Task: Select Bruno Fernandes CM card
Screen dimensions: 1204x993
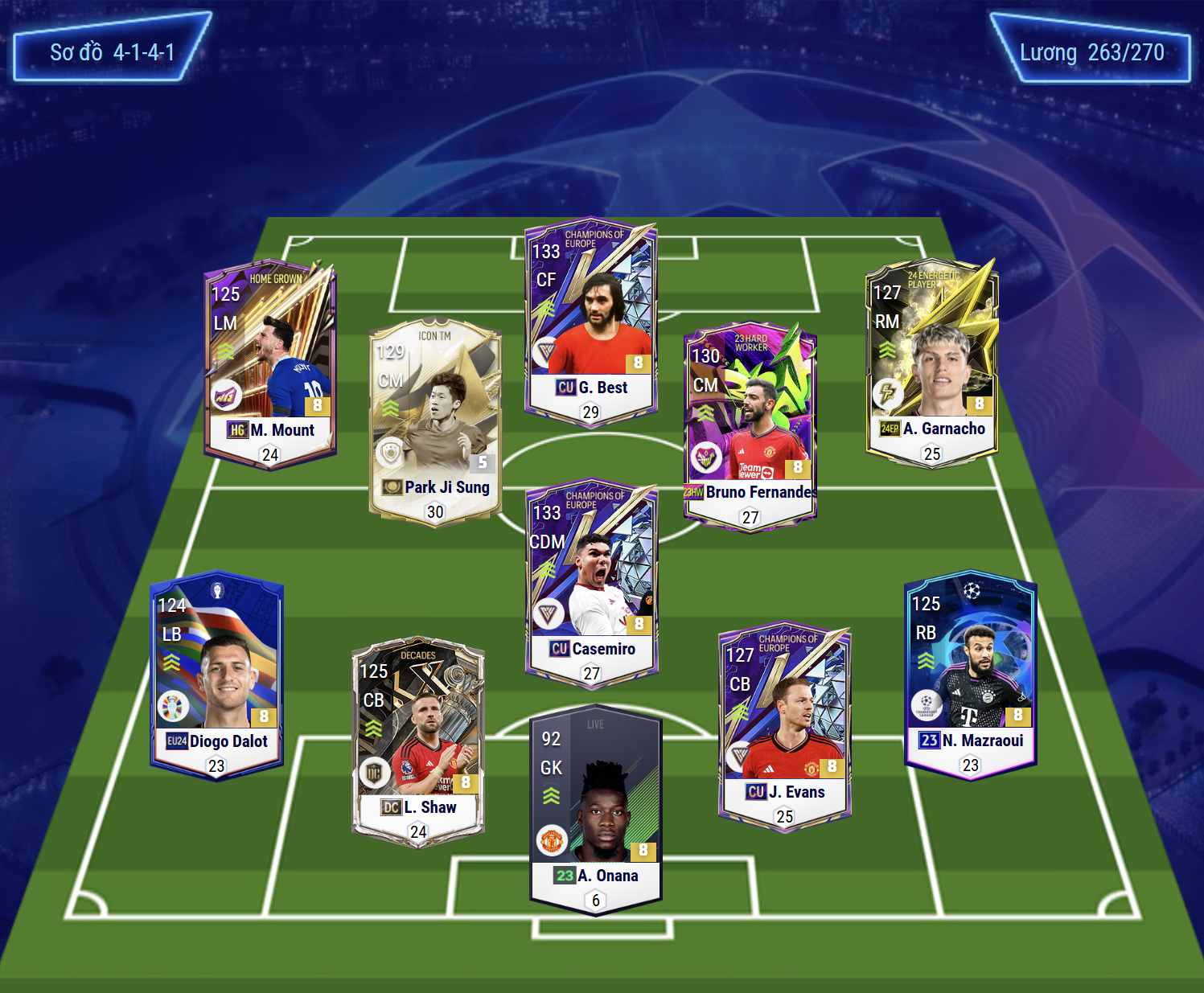Action: 750,426
